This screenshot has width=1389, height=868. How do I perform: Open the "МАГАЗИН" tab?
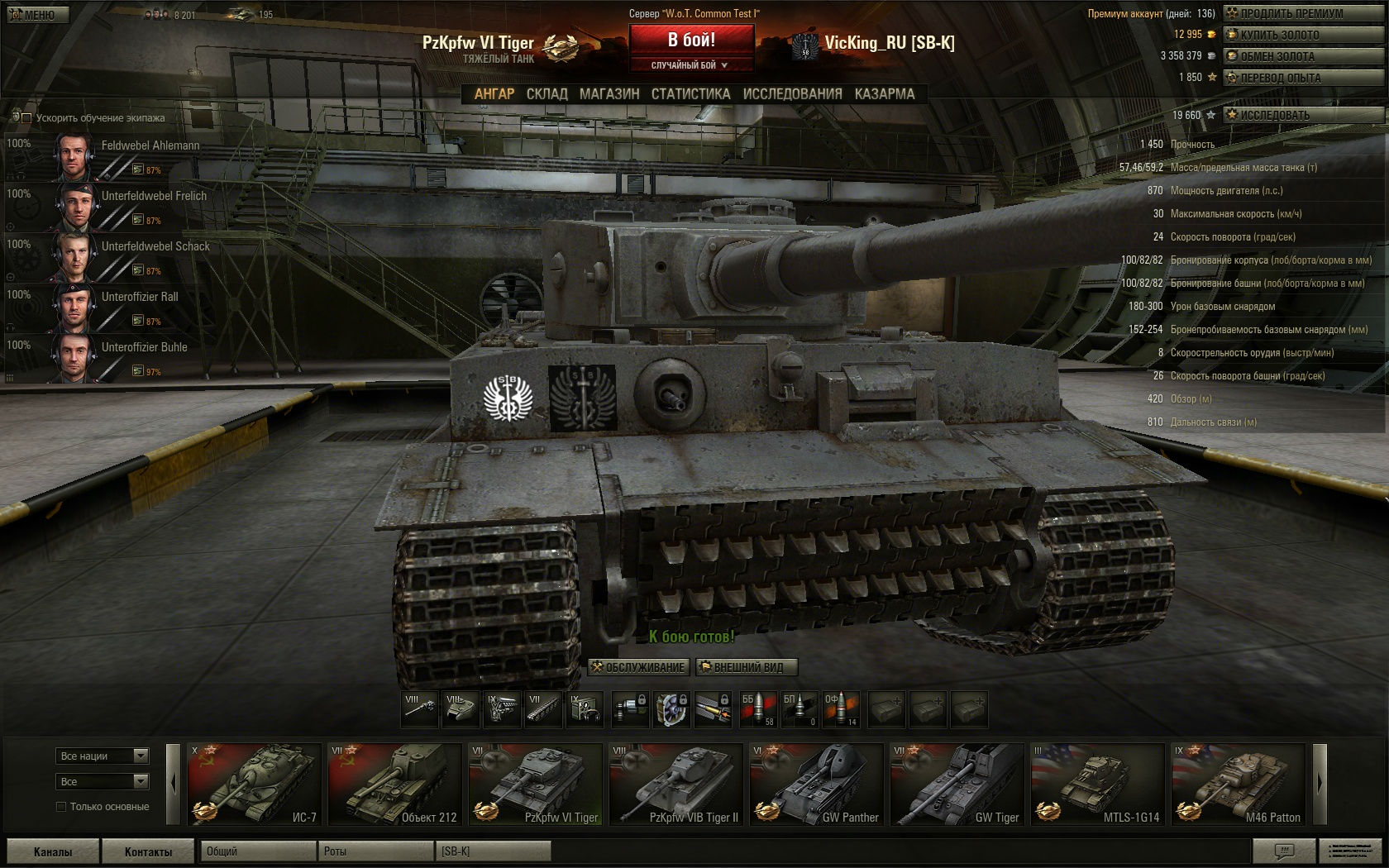pyautogui.click(x=609, y=94)
